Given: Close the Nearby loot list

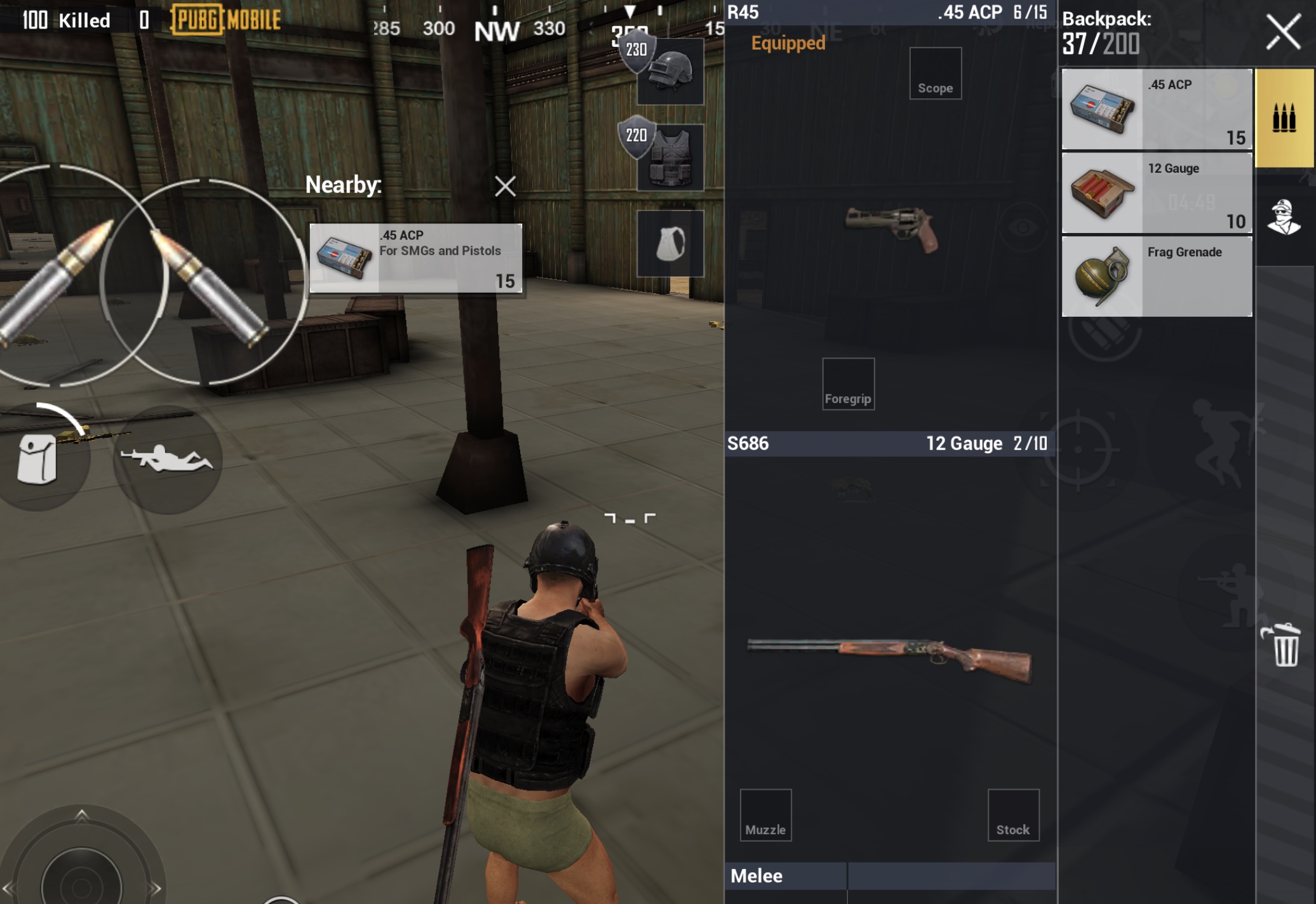Looking at the screenshot, I should point(505,186).
